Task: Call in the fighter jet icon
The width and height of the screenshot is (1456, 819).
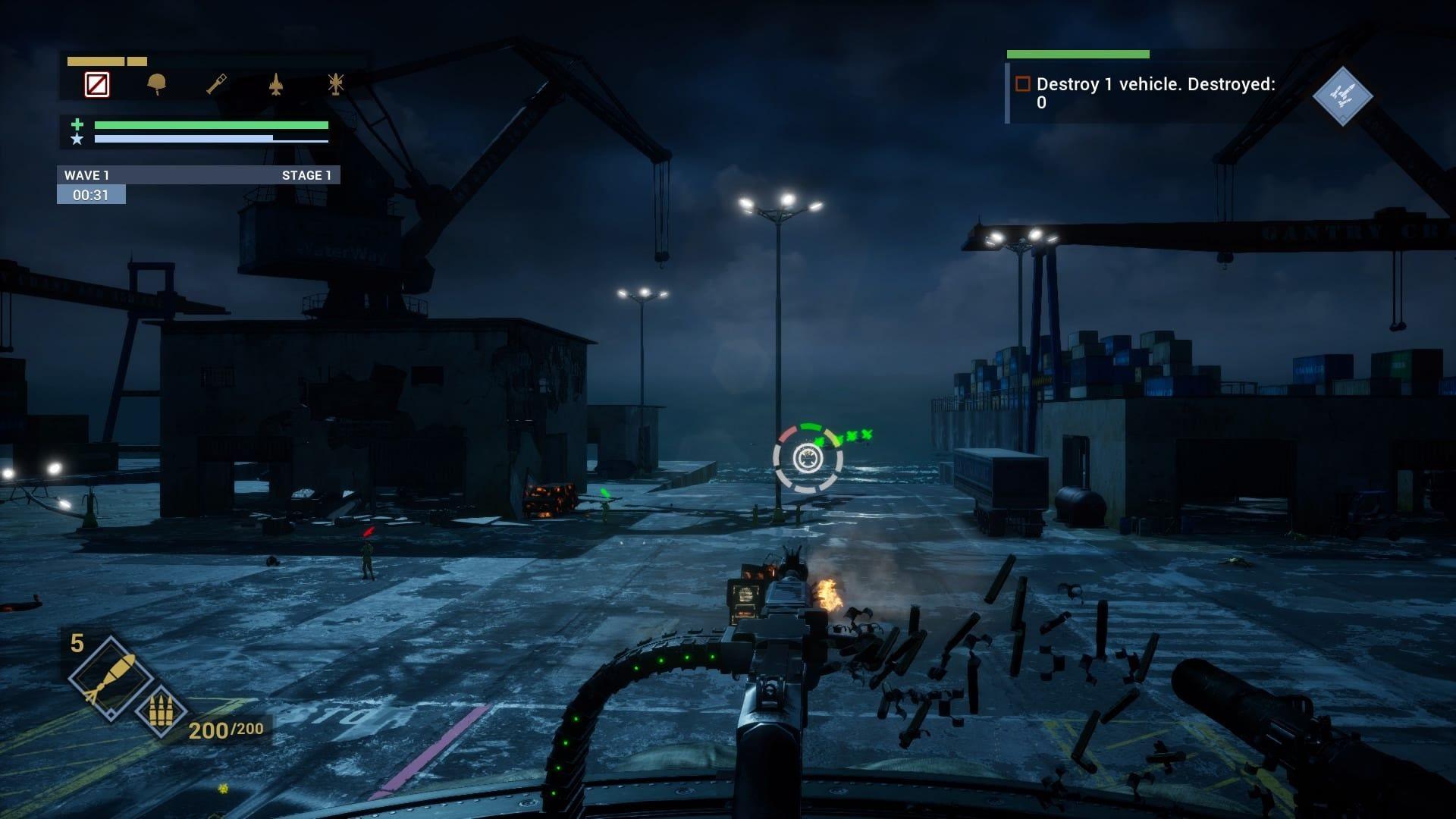Action: click(276, 84)
